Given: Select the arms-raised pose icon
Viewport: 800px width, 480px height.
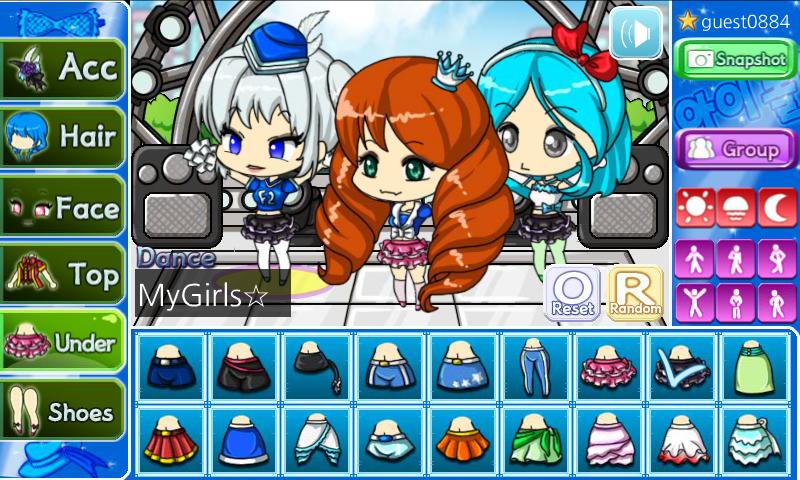Looking at the screenshot, I should point(694,300).
